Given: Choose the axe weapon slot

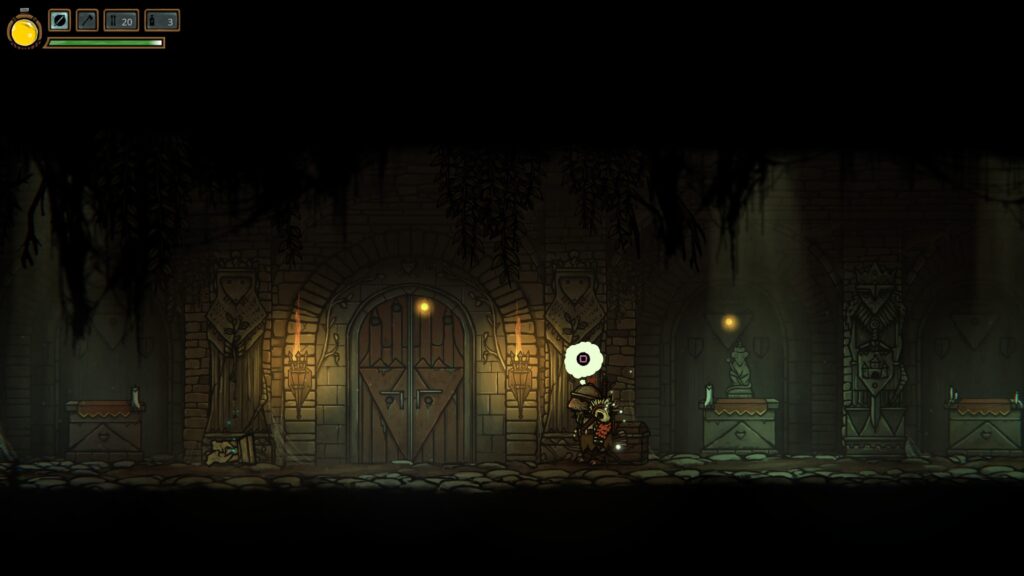Looking at the screenshot, I should coord(87,20).
